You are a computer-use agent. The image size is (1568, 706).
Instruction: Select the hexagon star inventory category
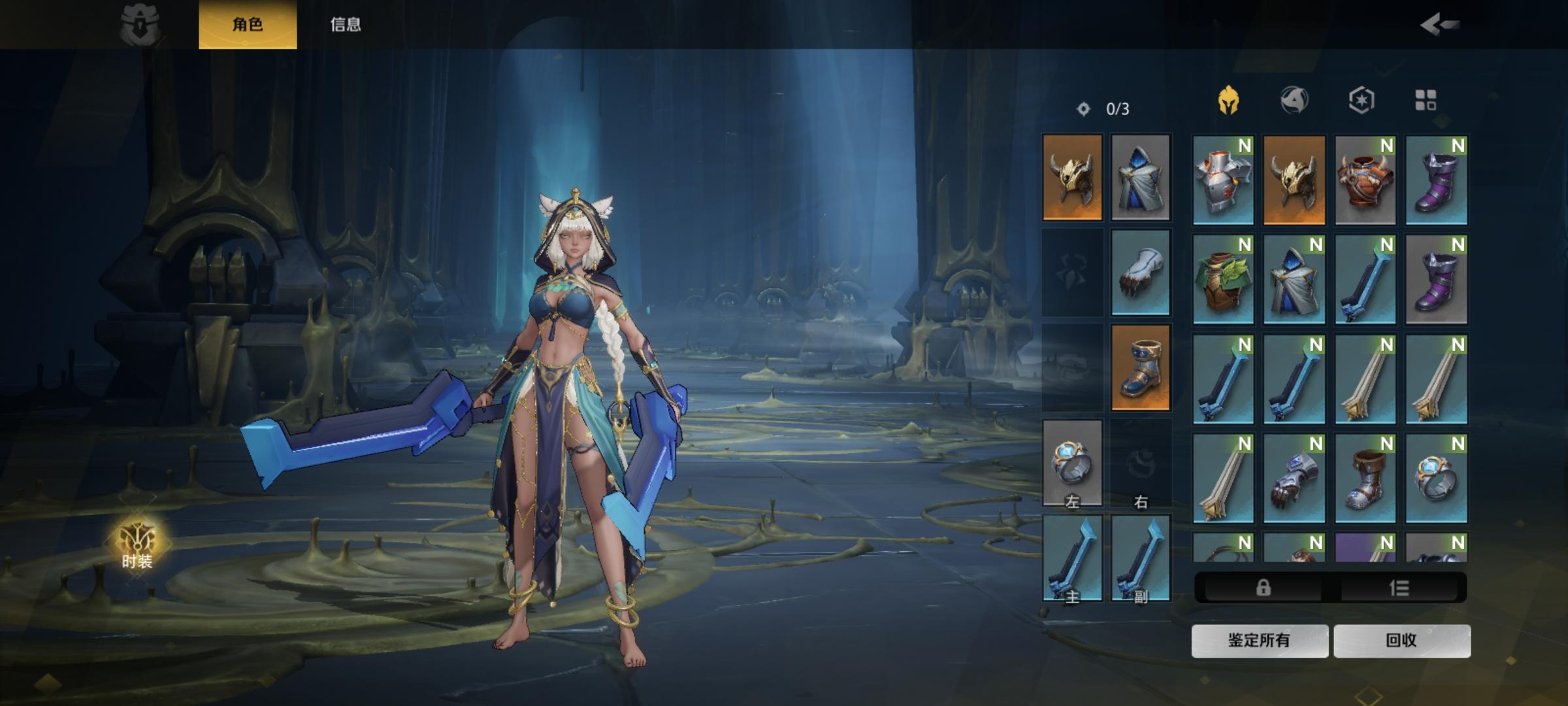1361,101
